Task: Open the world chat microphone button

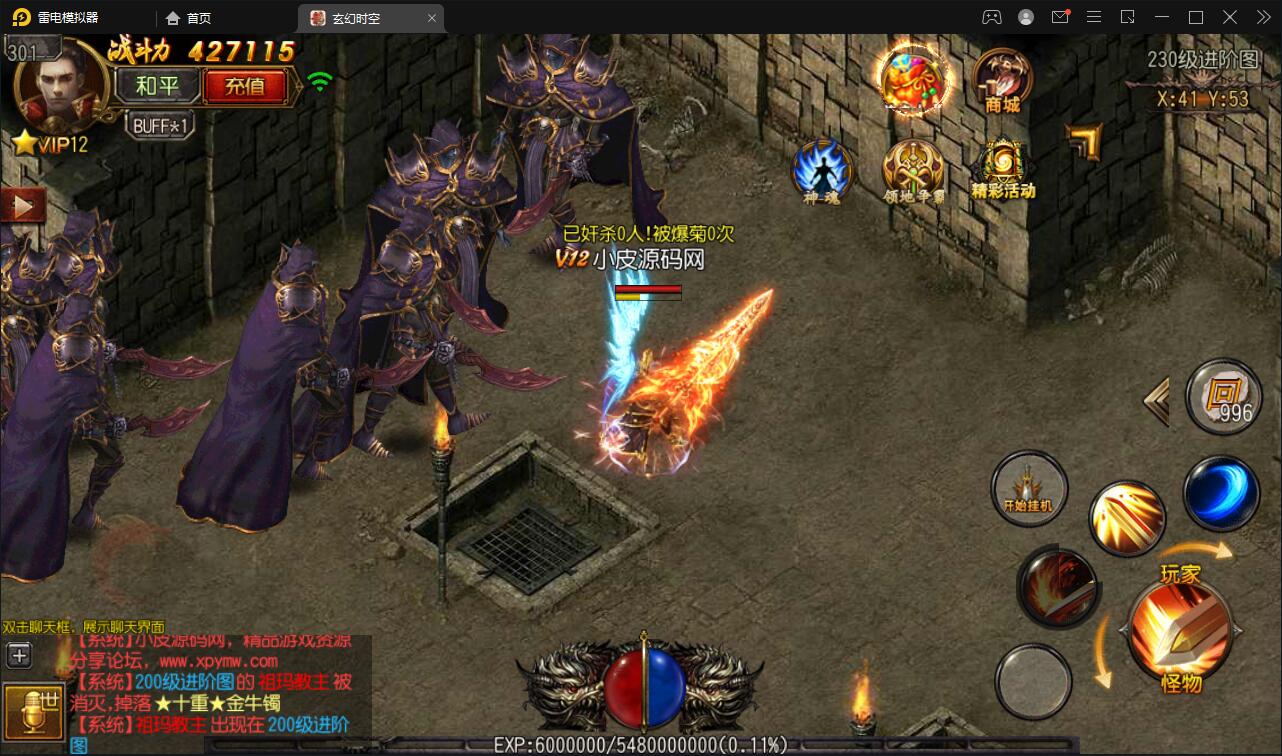Action: pos(29,710)
